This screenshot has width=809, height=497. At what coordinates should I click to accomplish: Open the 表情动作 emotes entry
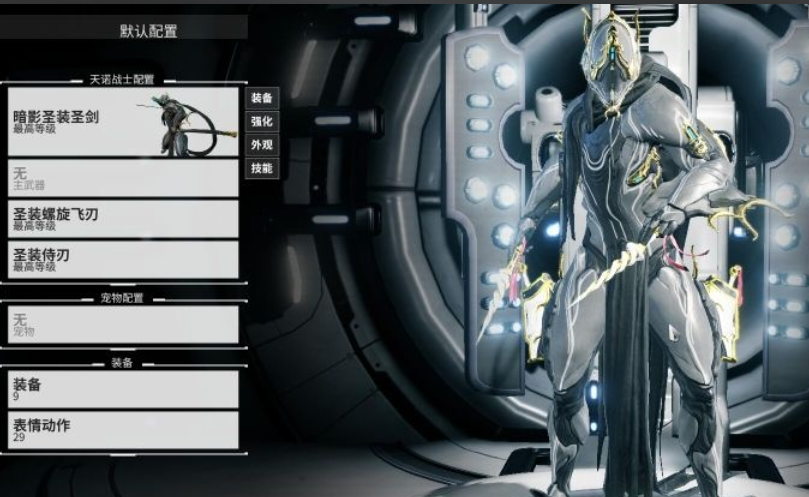(123, 430)
